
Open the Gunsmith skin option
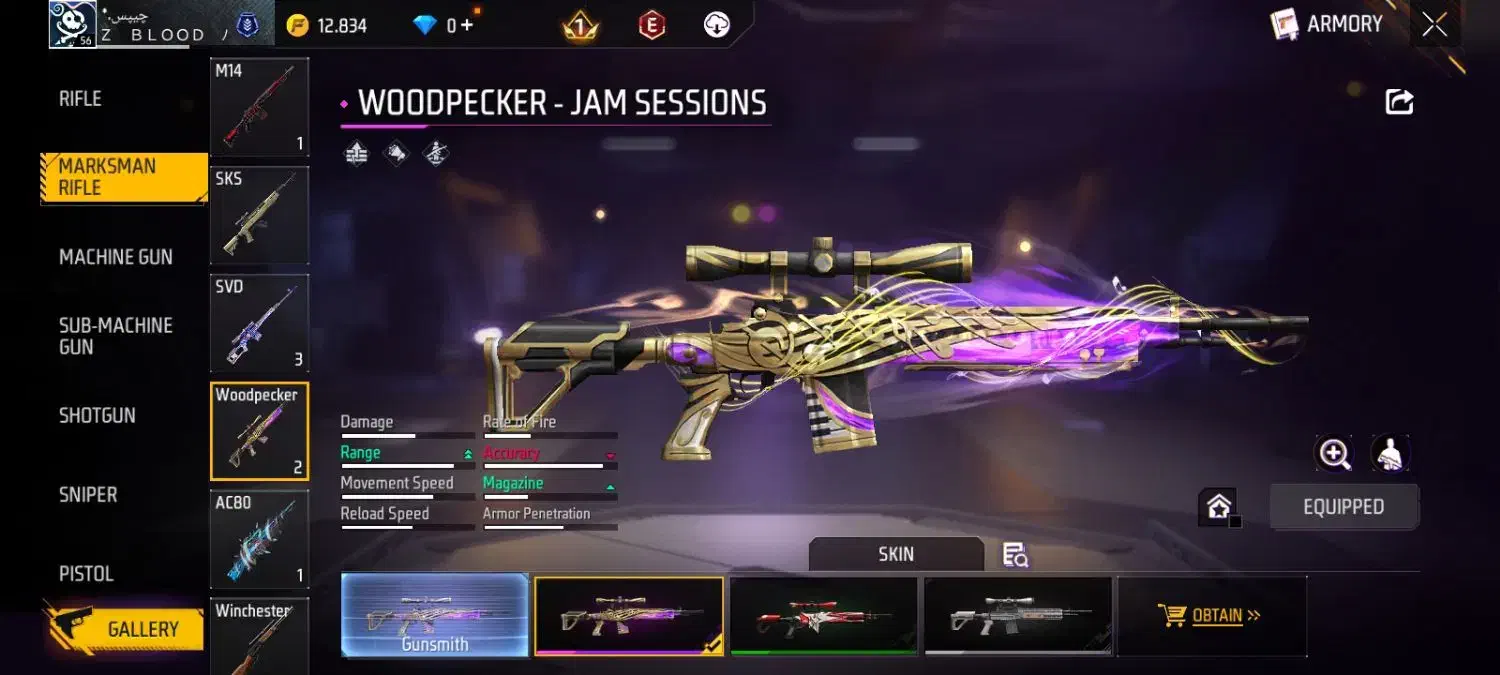click(x=435, y=615)
